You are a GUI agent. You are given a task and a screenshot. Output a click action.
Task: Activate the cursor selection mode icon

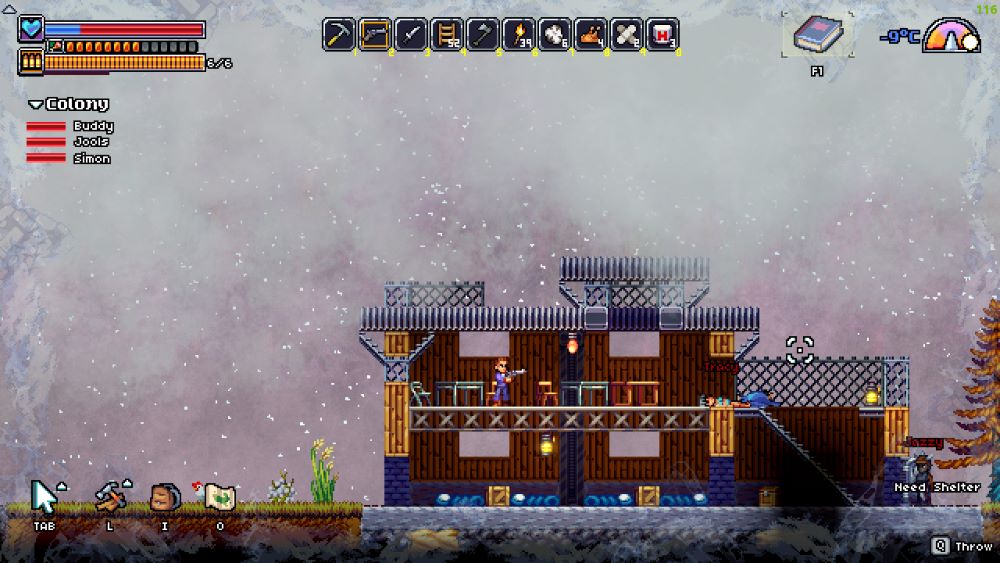coord(44,497)
